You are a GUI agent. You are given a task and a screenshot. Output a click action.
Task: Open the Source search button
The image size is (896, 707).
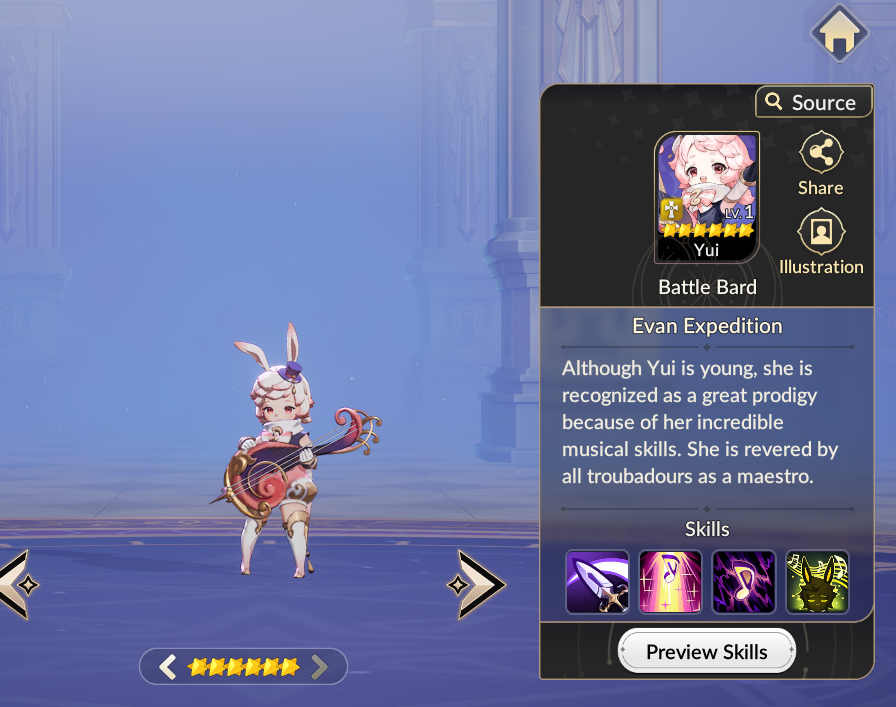coord(811,102)
